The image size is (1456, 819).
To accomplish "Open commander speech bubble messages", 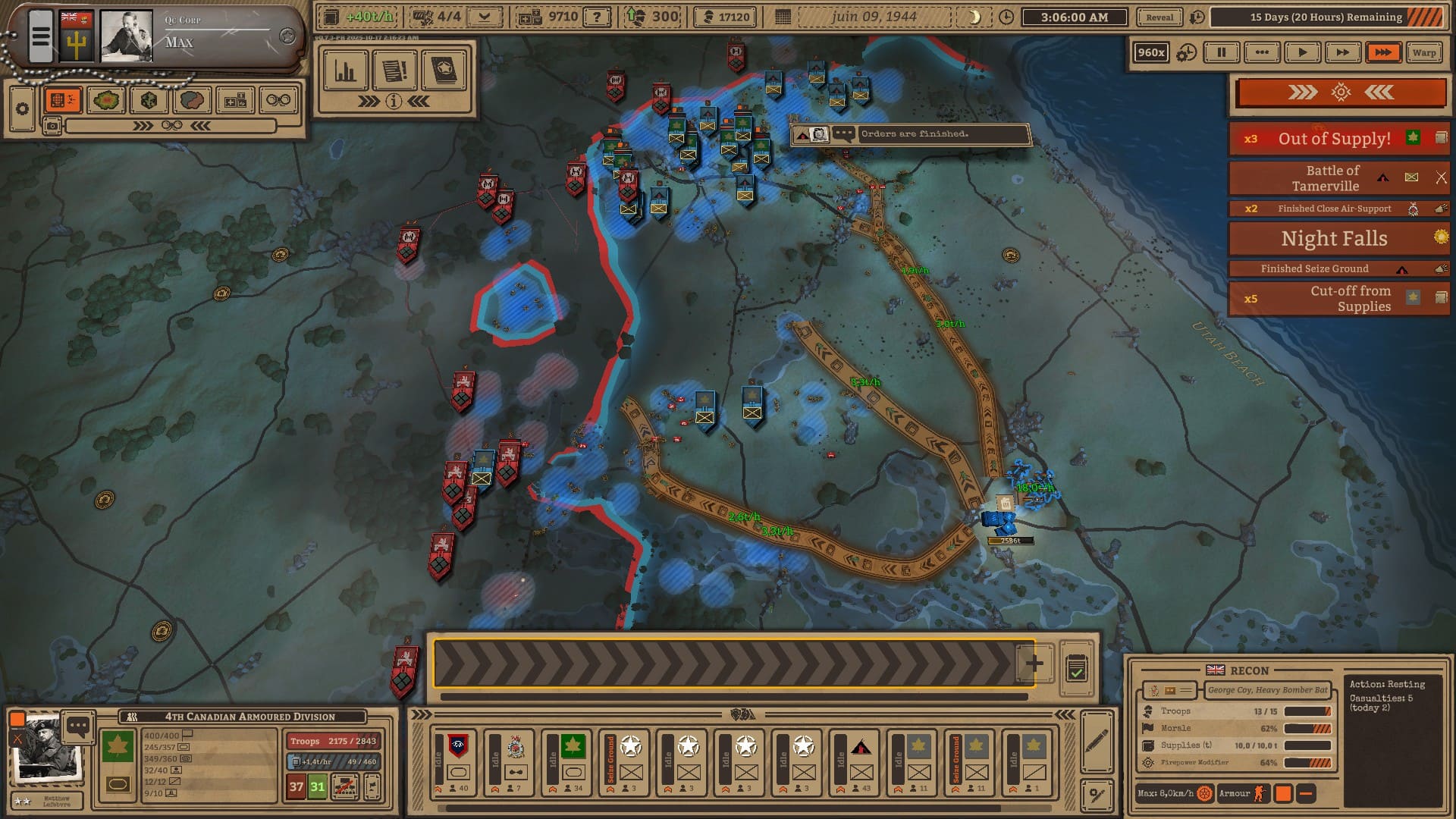I will coord(78,726).
